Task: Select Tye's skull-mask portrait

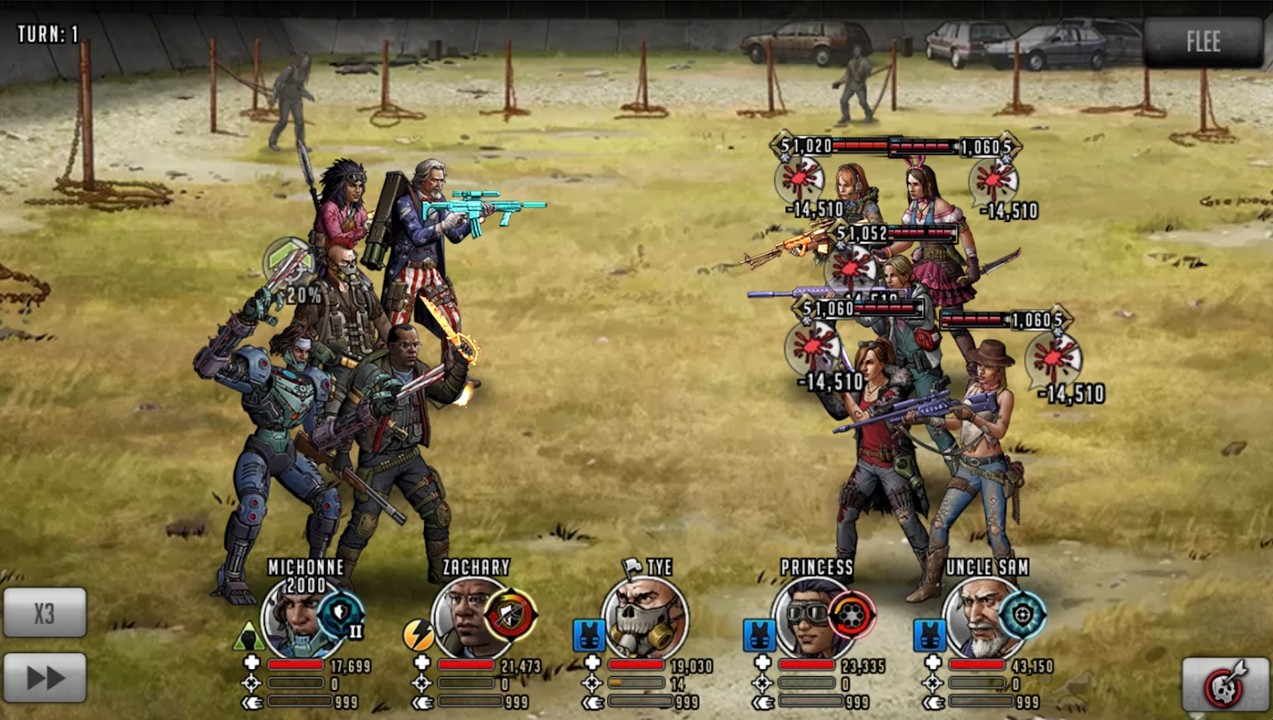Action: (644, 617)
